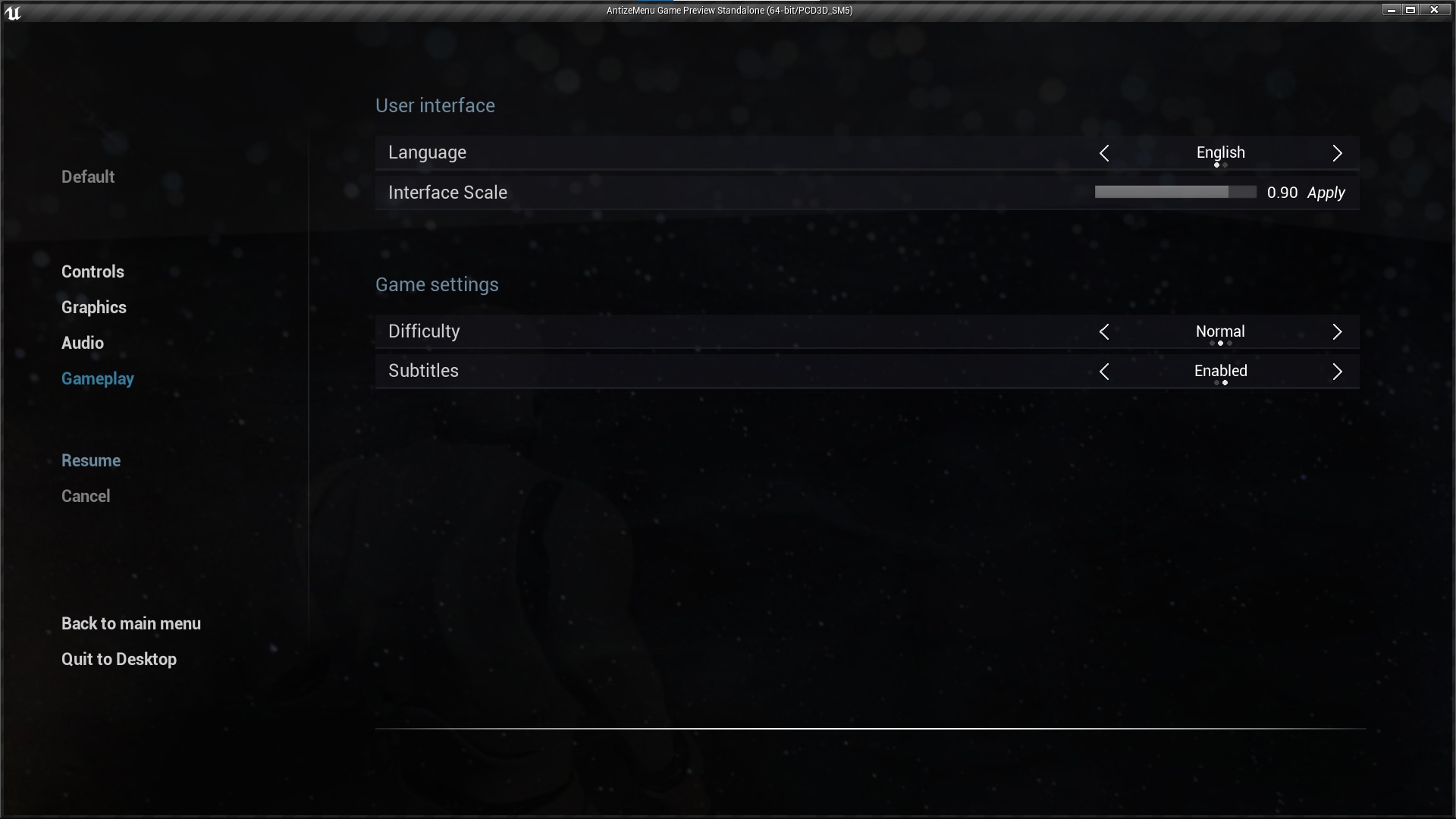Screen dimensions: 1456x819
Task: Switch to the Graphics settings tab
Action: [93, 307]
